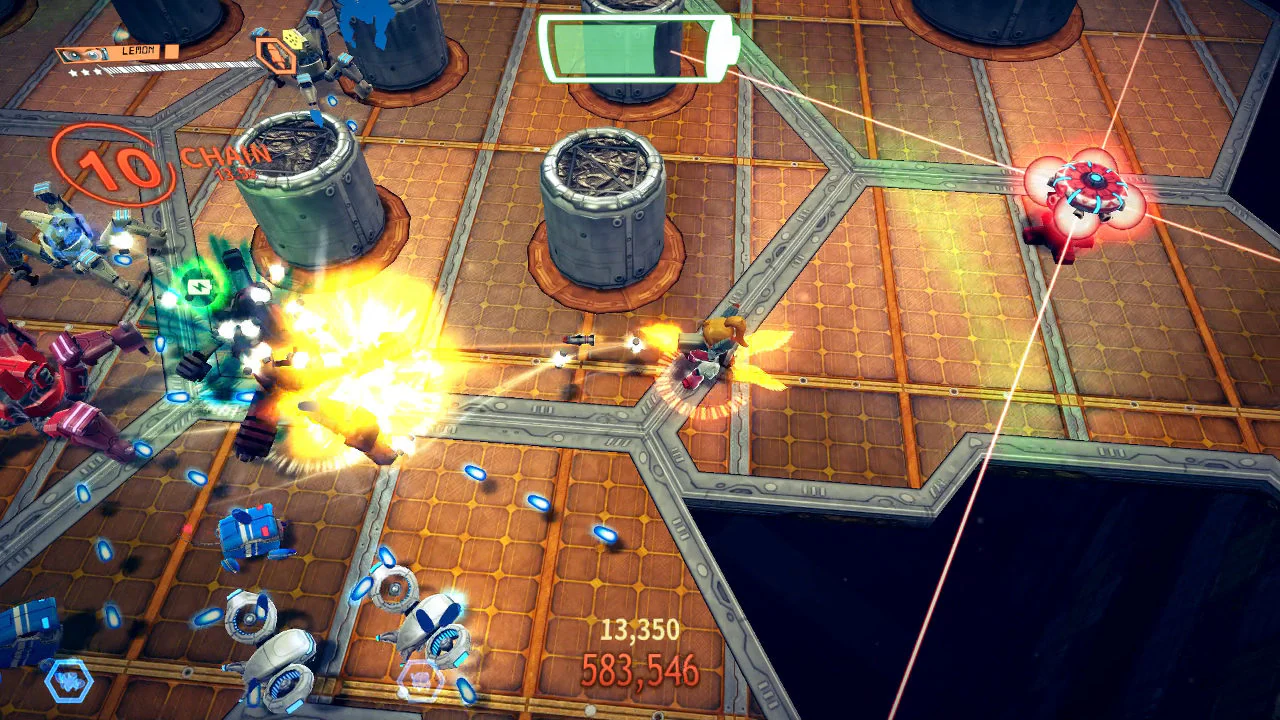Click the character eyes portrait beside LEMON
The width and height of the screenshot is (1280, 720).
click(85, 53)
